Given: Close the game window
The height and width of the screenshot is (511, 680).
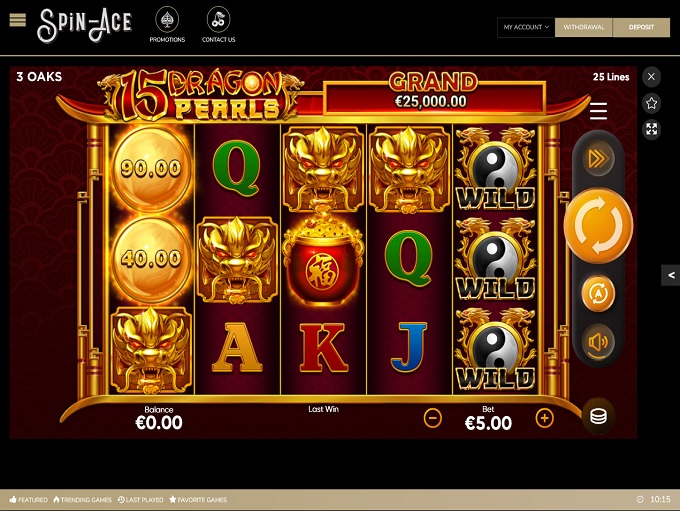Looking at the screenshot, I should coord(652,77).
